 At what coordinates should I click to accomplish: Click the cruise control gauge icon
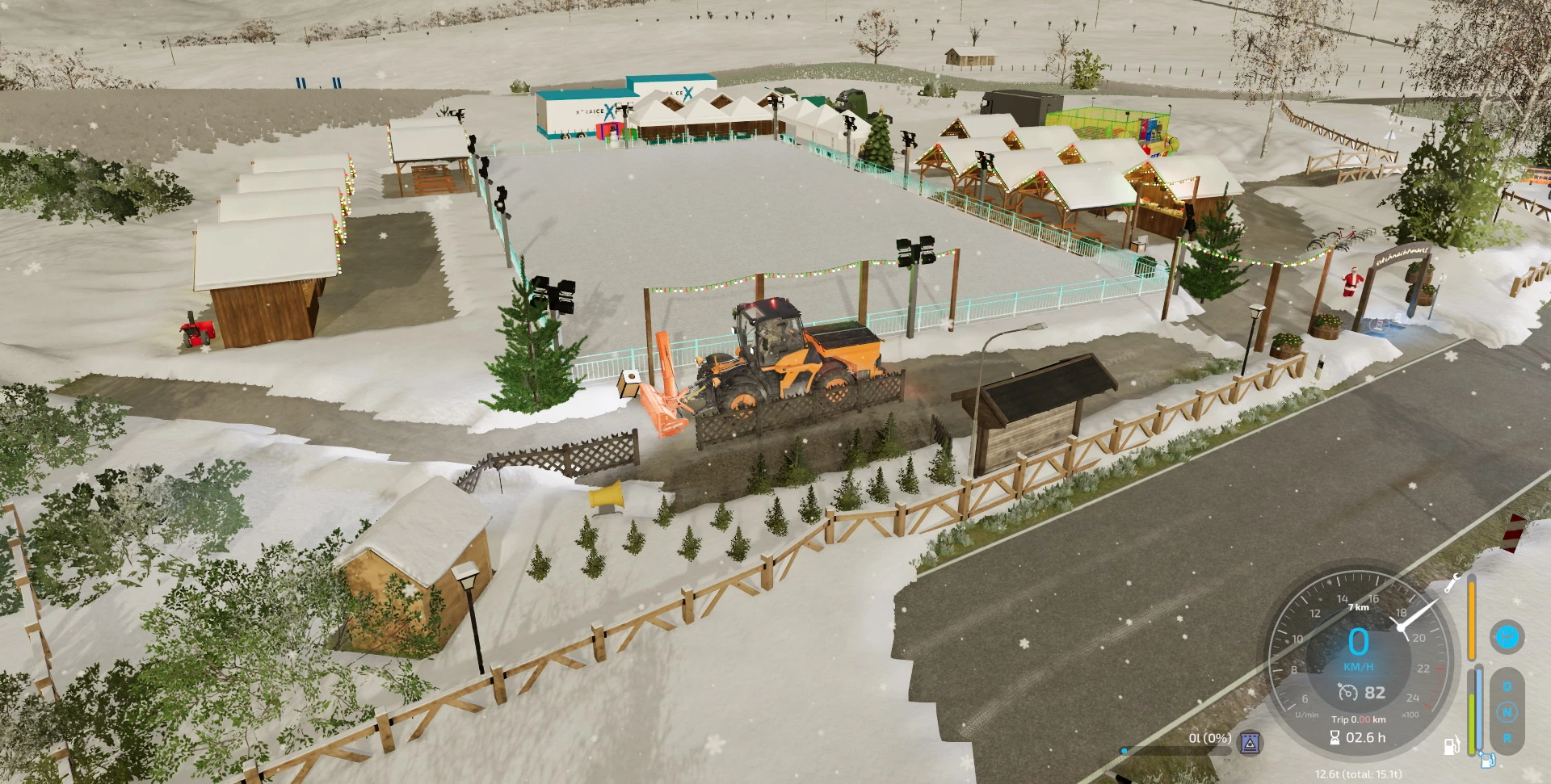pyautogui.click(x=1348, y=693)
